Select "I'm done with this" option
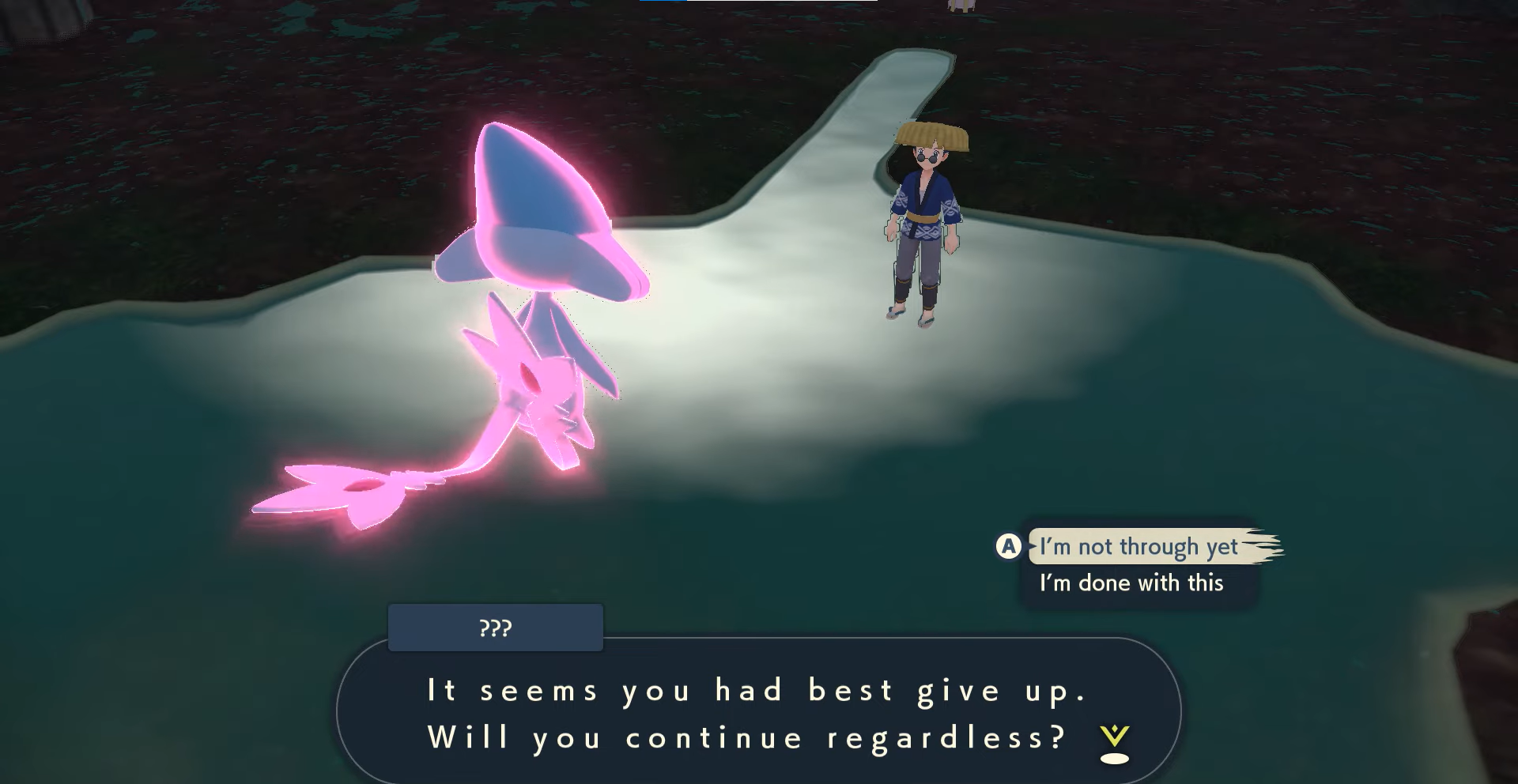This screenshot has height=784, width=1518. [x=1131, y=583]
